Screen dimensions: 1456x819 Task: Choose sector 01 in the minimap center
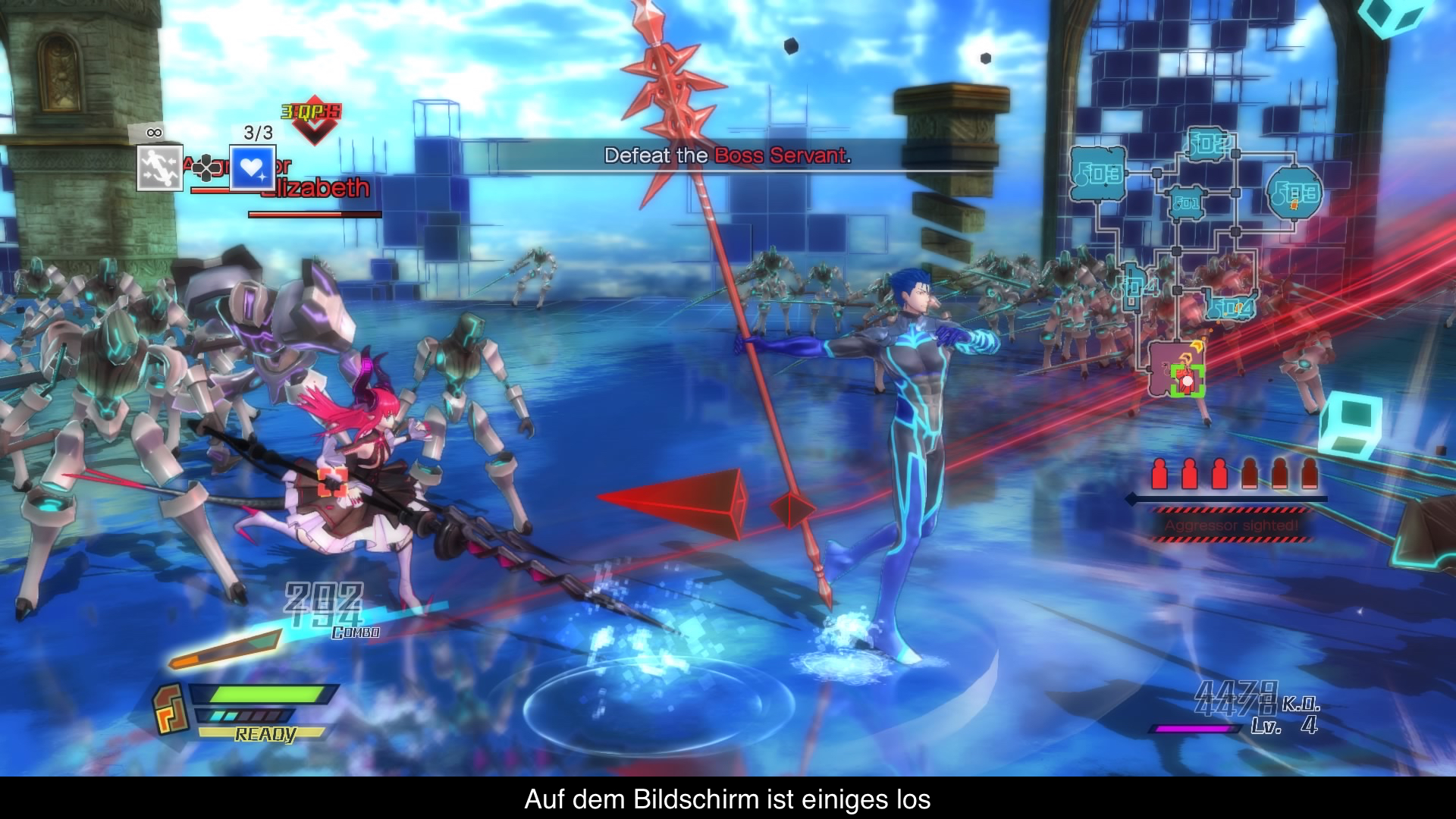1186,202
